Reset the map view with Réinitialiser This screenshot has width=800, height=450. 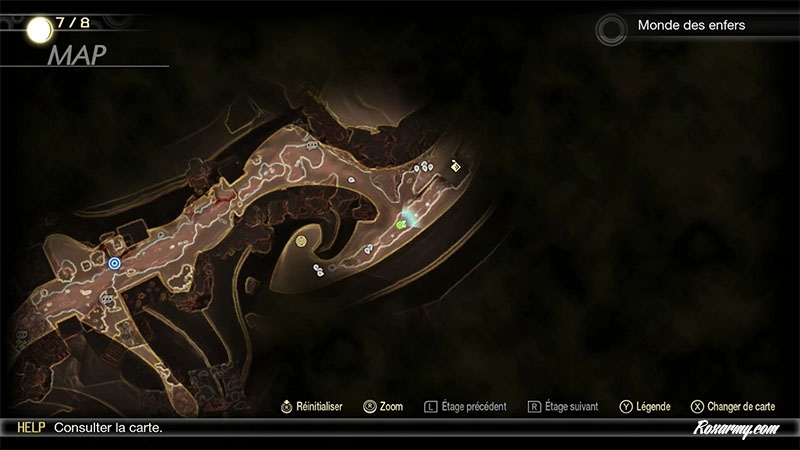[312, 407]
